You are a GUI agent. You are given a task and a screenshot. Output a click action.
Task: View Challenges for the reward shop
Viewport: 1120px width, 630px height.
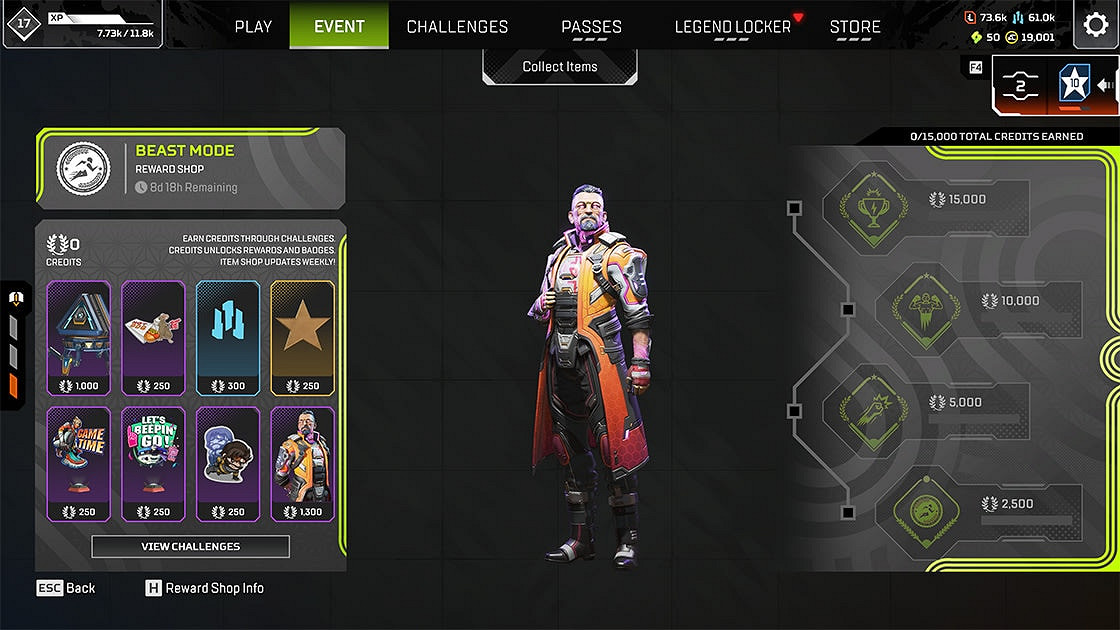190,546
